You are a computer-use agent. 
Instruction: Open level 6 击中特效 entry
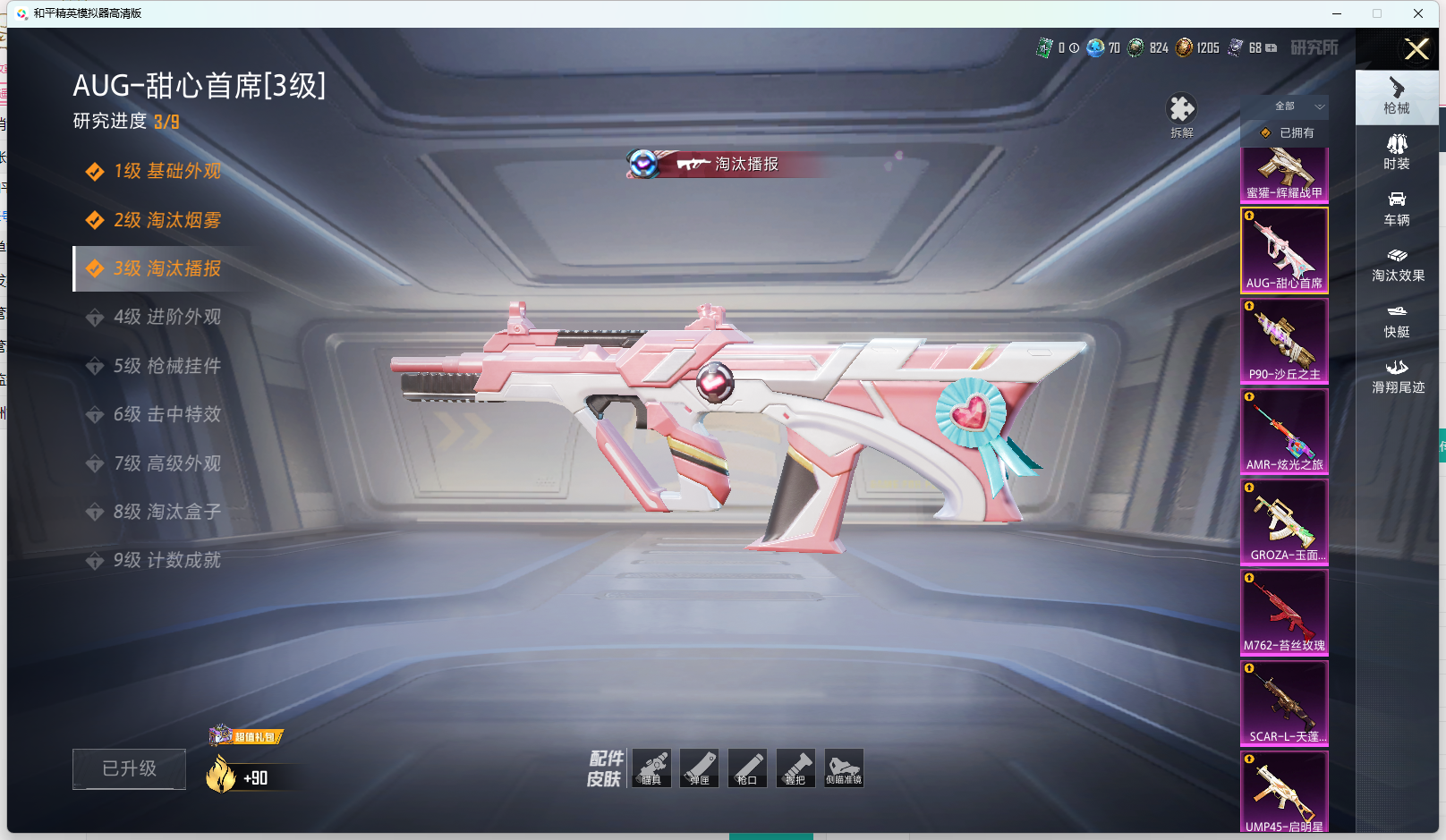[x=166, y=415]
